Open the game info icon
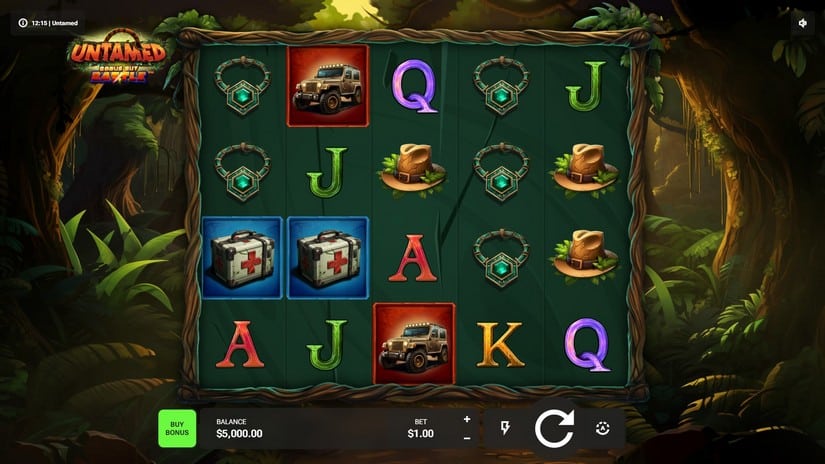 coord(23,22)
